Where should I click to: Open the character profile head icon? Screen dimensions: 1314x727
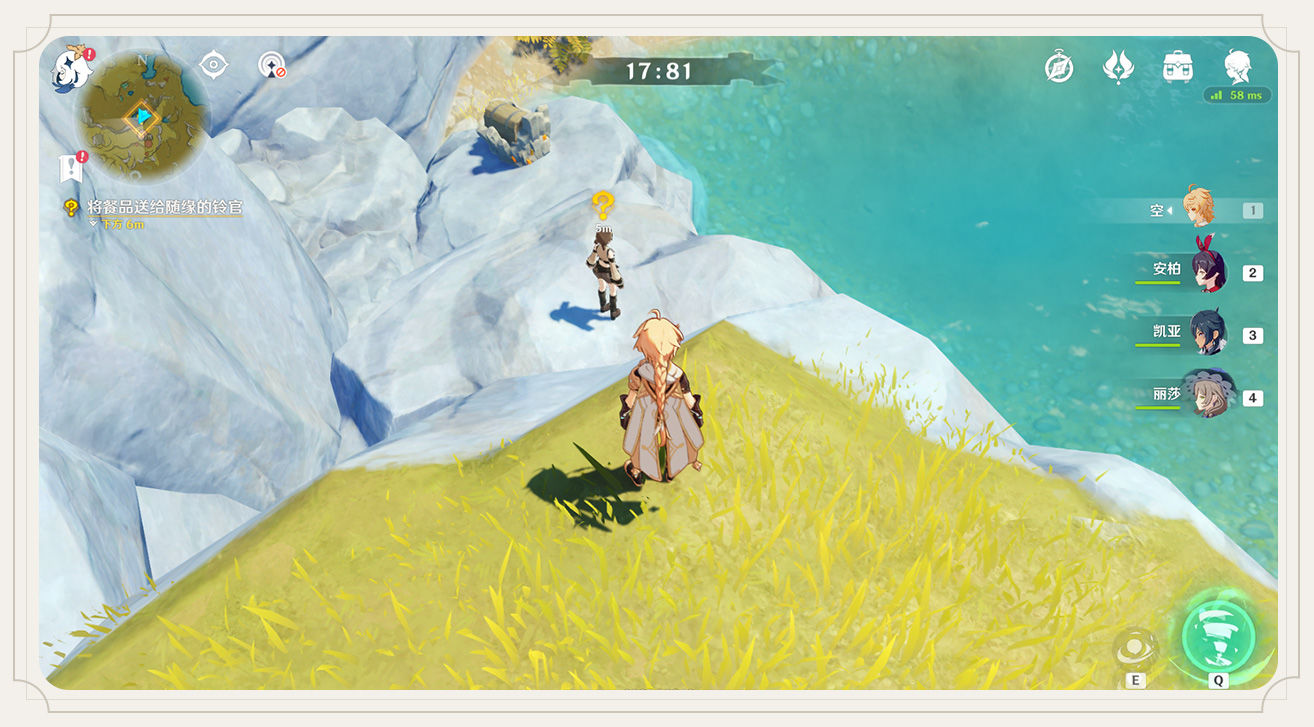pyautogui.click(x=1238, y=68)
